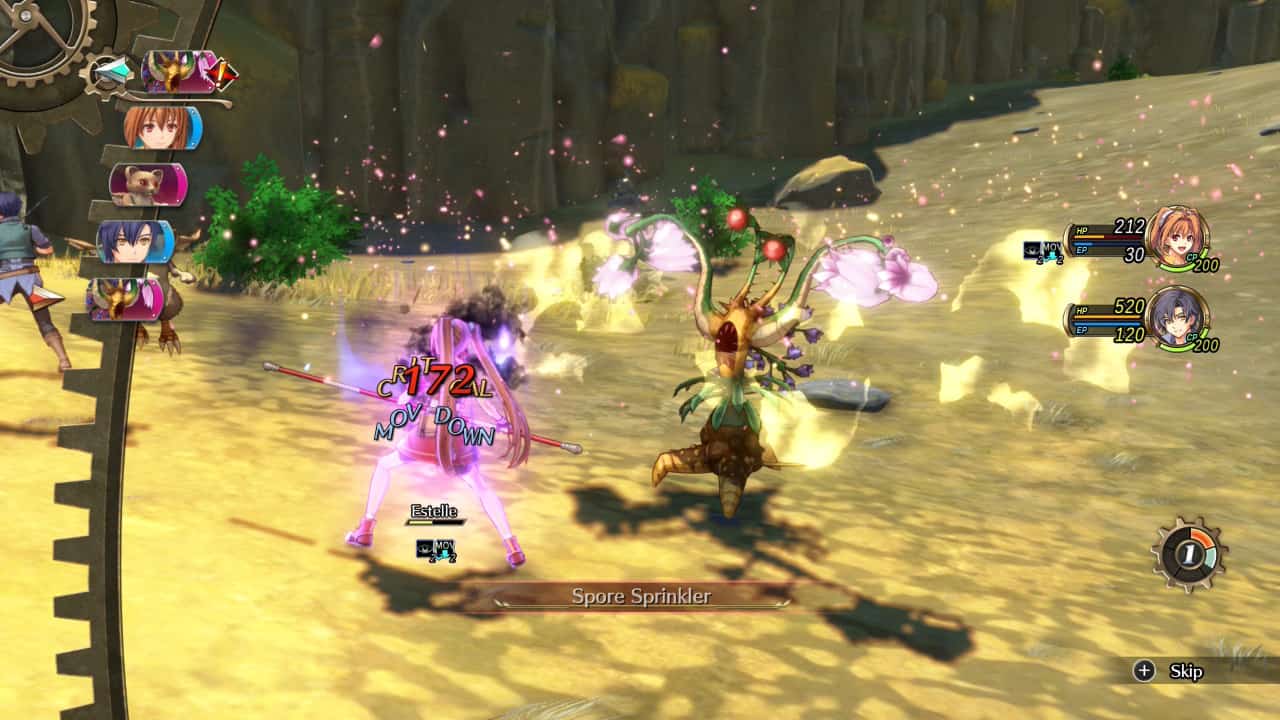This screenshot has height=720, width=1280.
Task: Open Joshua's party status portrait beside HP 520
Action: pyautogui.click(x=1177, y=318)
